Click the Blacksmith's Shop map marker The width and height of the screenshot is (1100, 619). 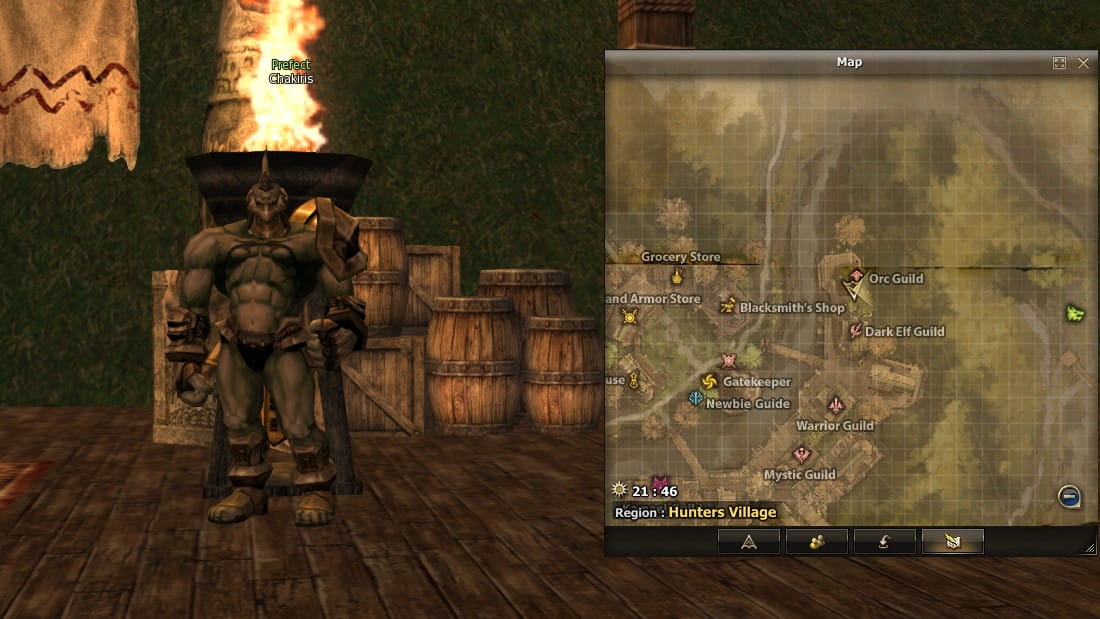click(728, 306)
